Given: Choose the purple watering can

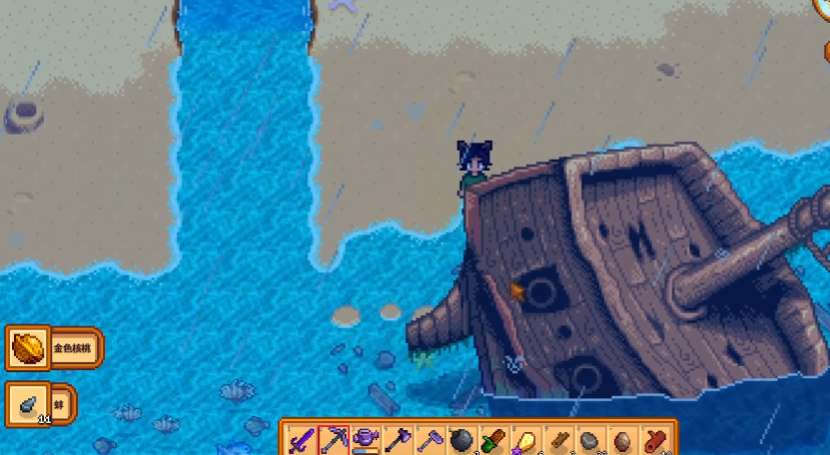Looking at the screenshot, I should (x=366, y=440).
